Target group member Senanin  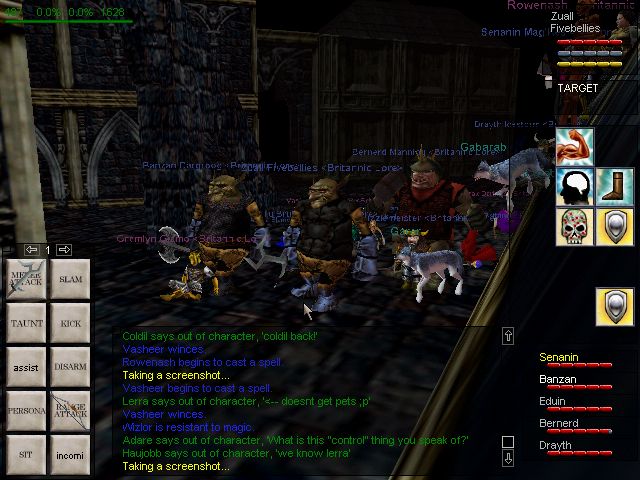click(559, 357)
